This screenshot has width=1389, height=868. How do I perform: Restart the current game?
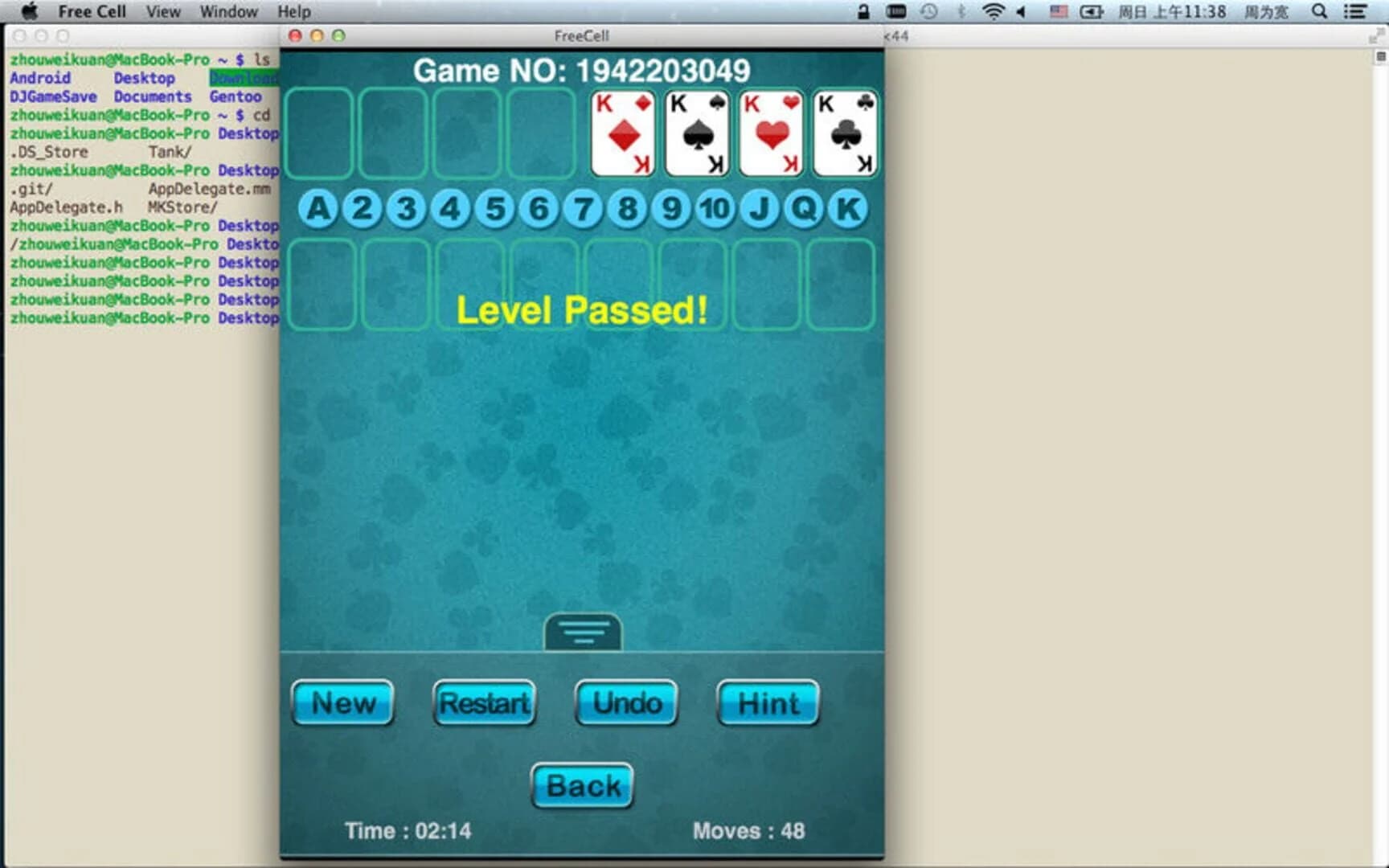tap(483, 702)
